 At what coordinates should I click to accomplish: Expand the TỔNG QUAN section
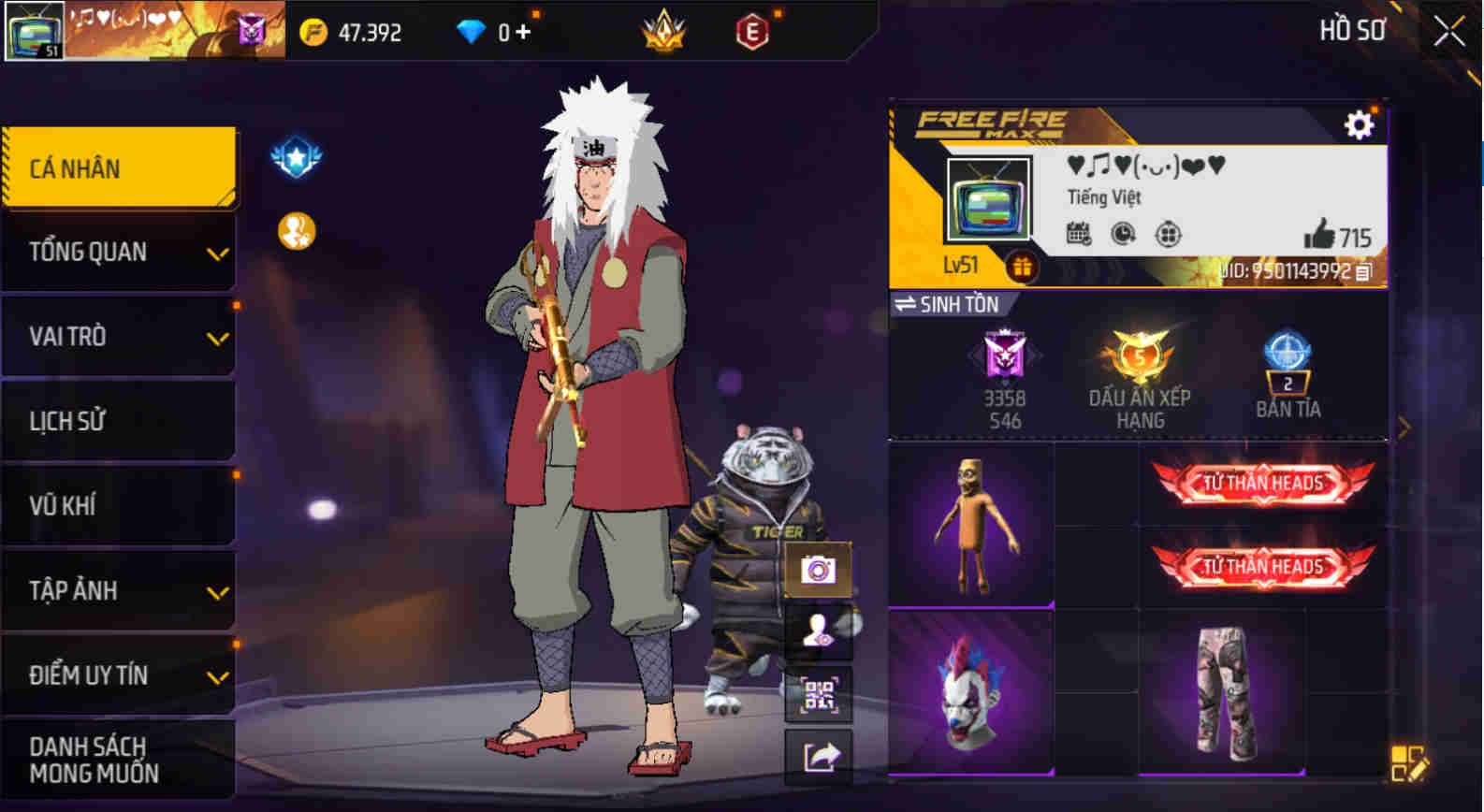(119, 253)
